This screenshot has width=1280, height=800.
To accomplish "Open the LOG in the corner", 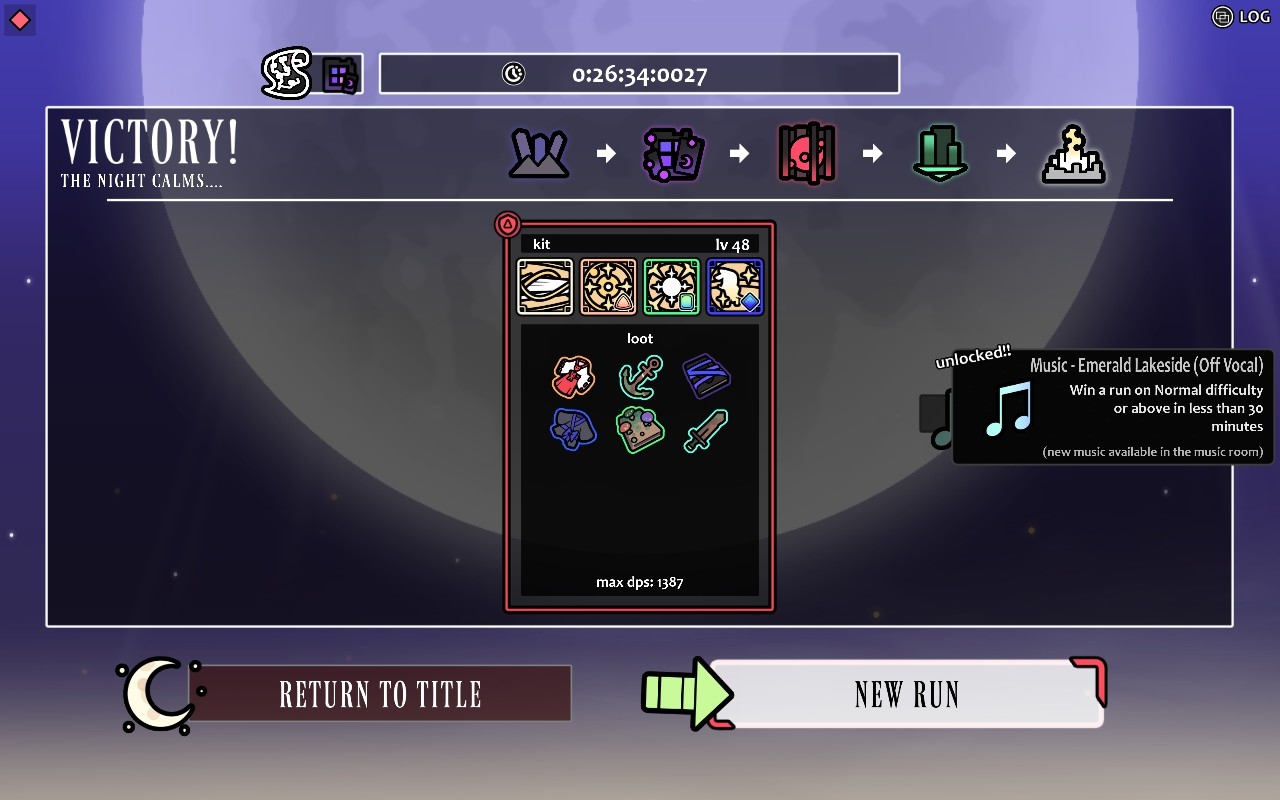I will (x=1240, y=16).
